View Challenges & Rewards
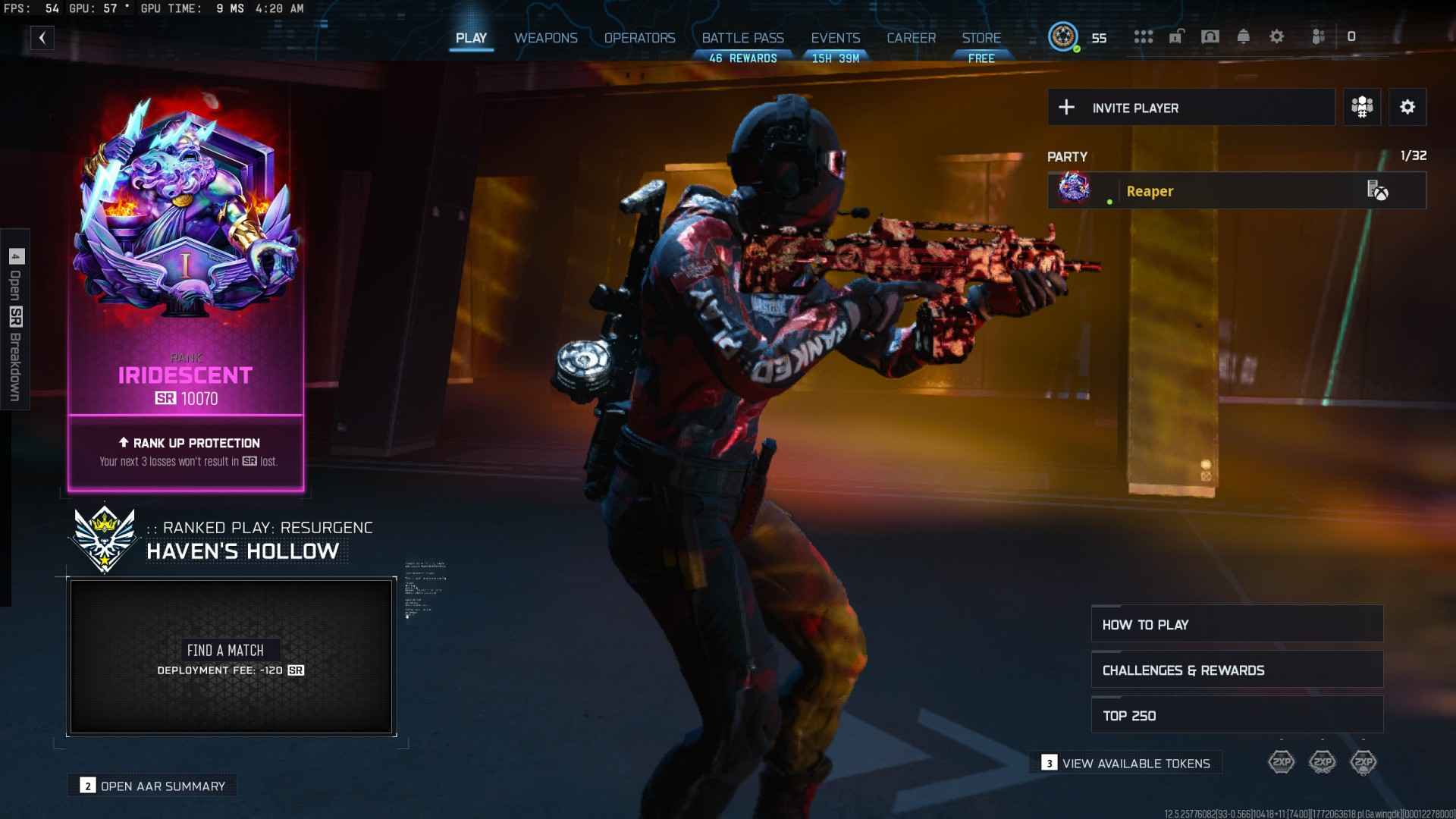The width and height of the screenshot is (1456, 819). click(x=1236, y=670)
